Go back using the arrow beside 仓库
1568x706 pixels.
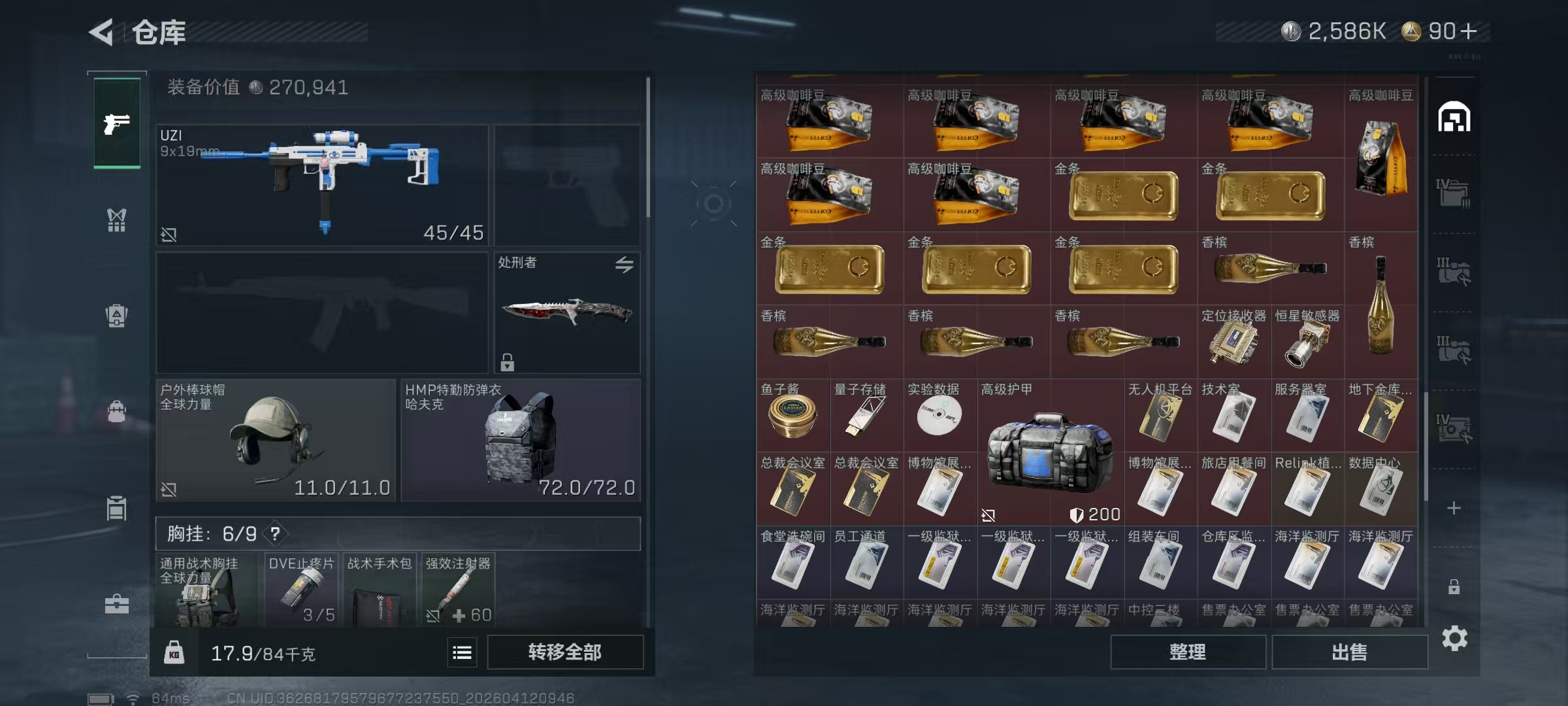(103, 32)
